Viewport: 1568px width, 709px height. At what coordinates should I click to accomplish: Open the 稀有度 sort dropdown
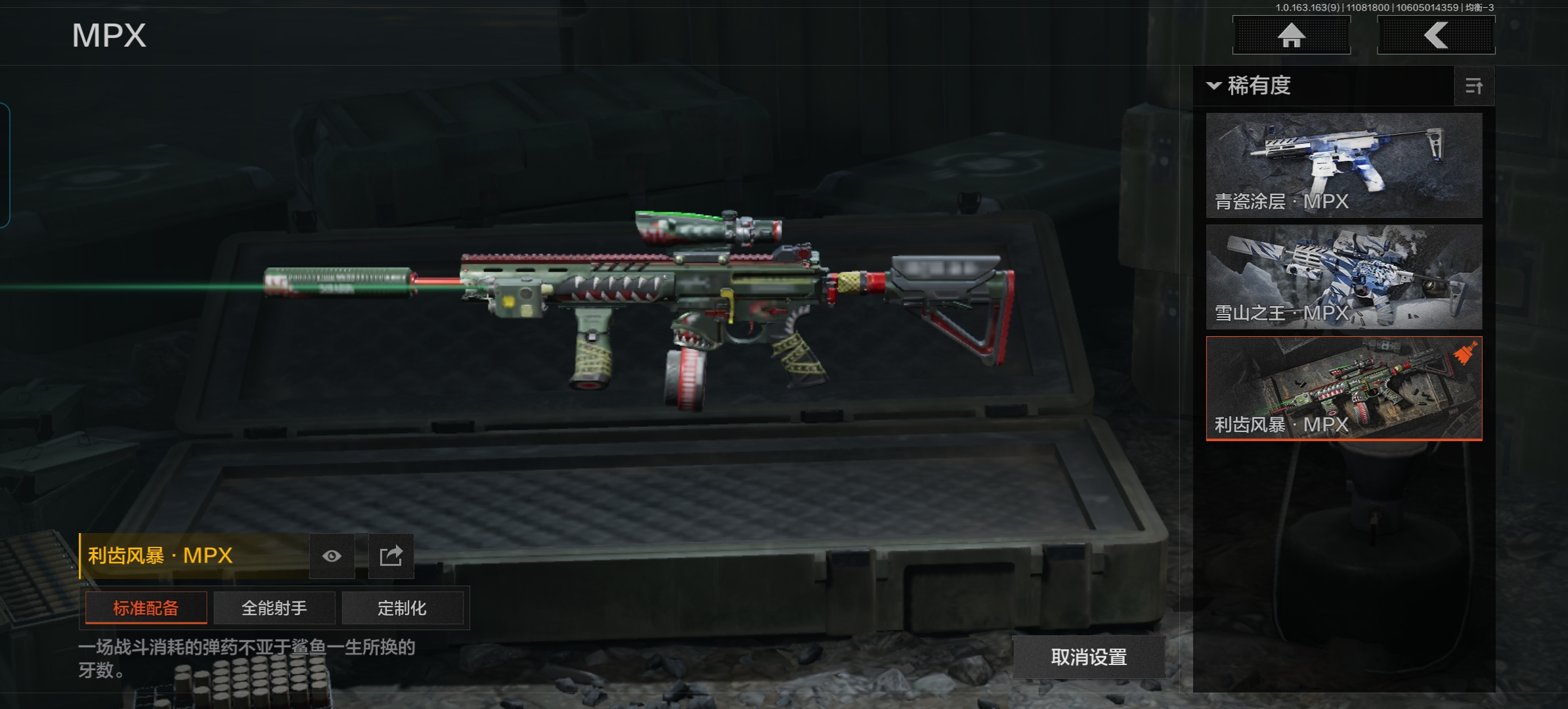pyautogui.click(x=1250, y=86)
